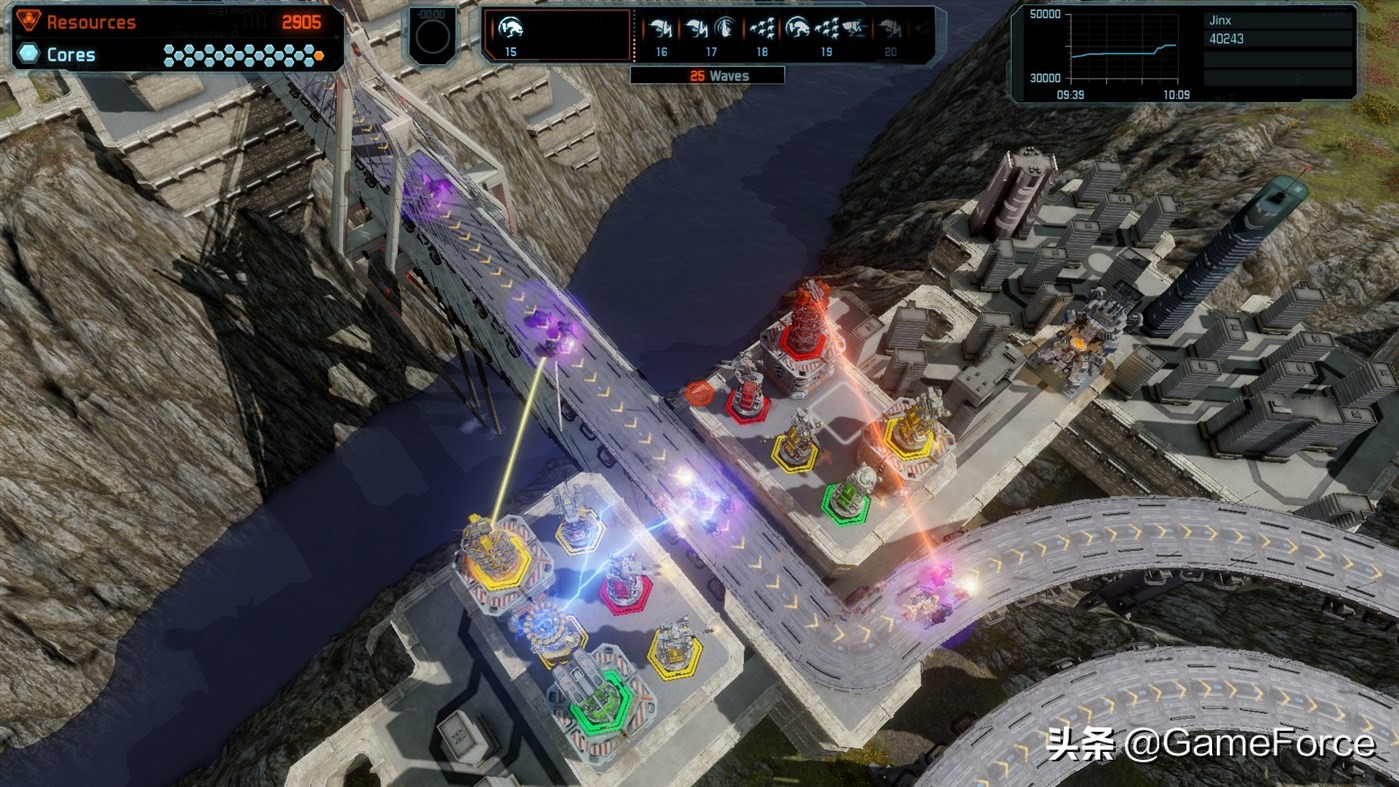Select the Cores hexagon icon
The image size is (1399, 787).
pyautogui.click(x=27, y=55)
